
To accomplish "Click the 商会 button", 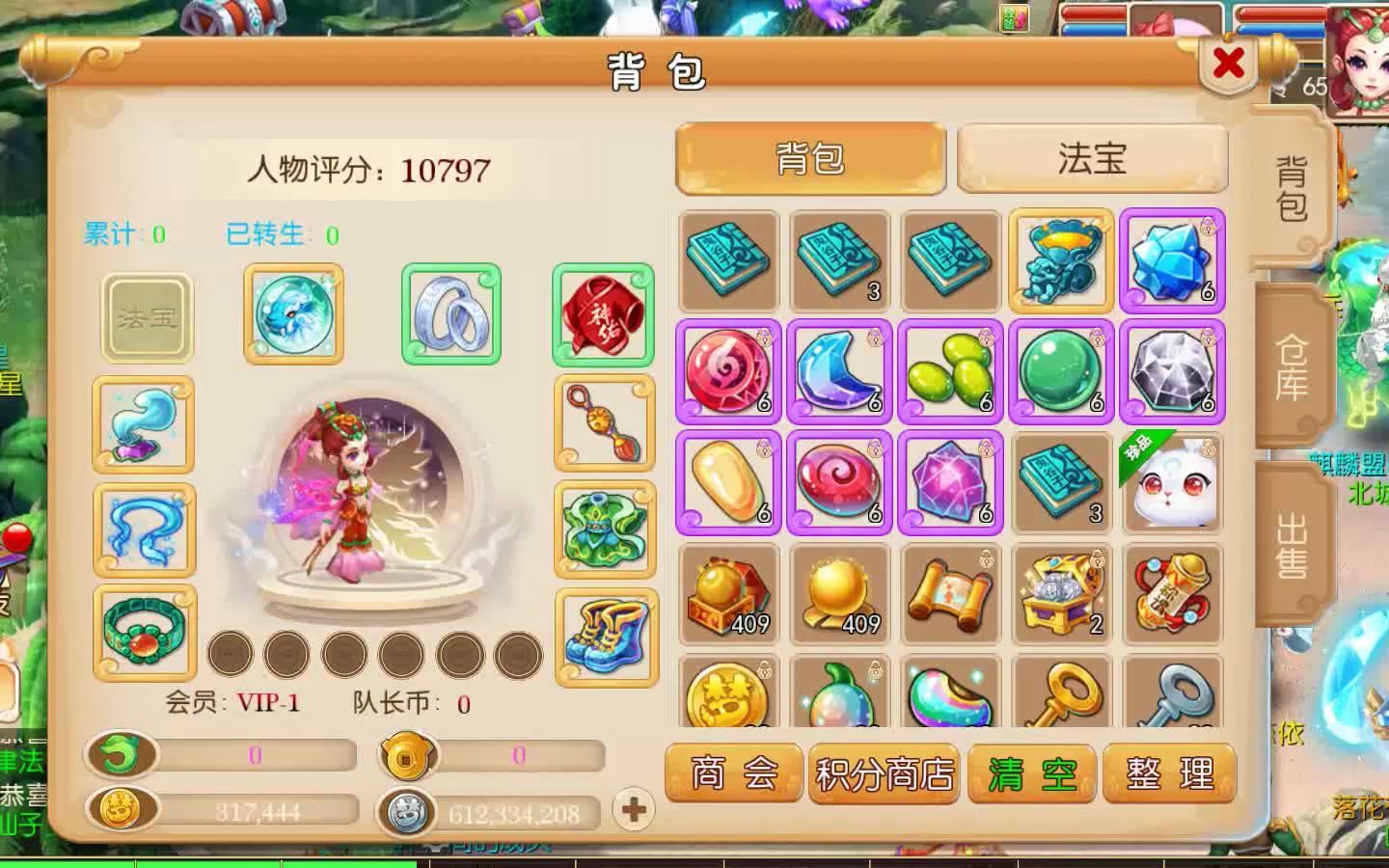I will click(x=733, y=772).
